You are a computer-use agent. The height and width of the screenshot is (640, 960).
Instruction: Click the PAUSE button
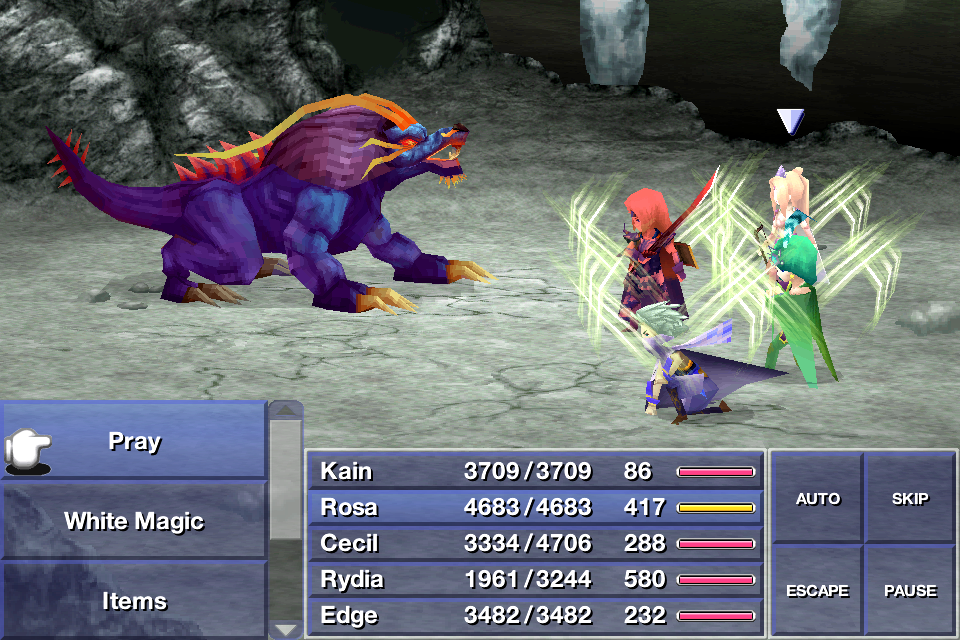pos(909,590)
